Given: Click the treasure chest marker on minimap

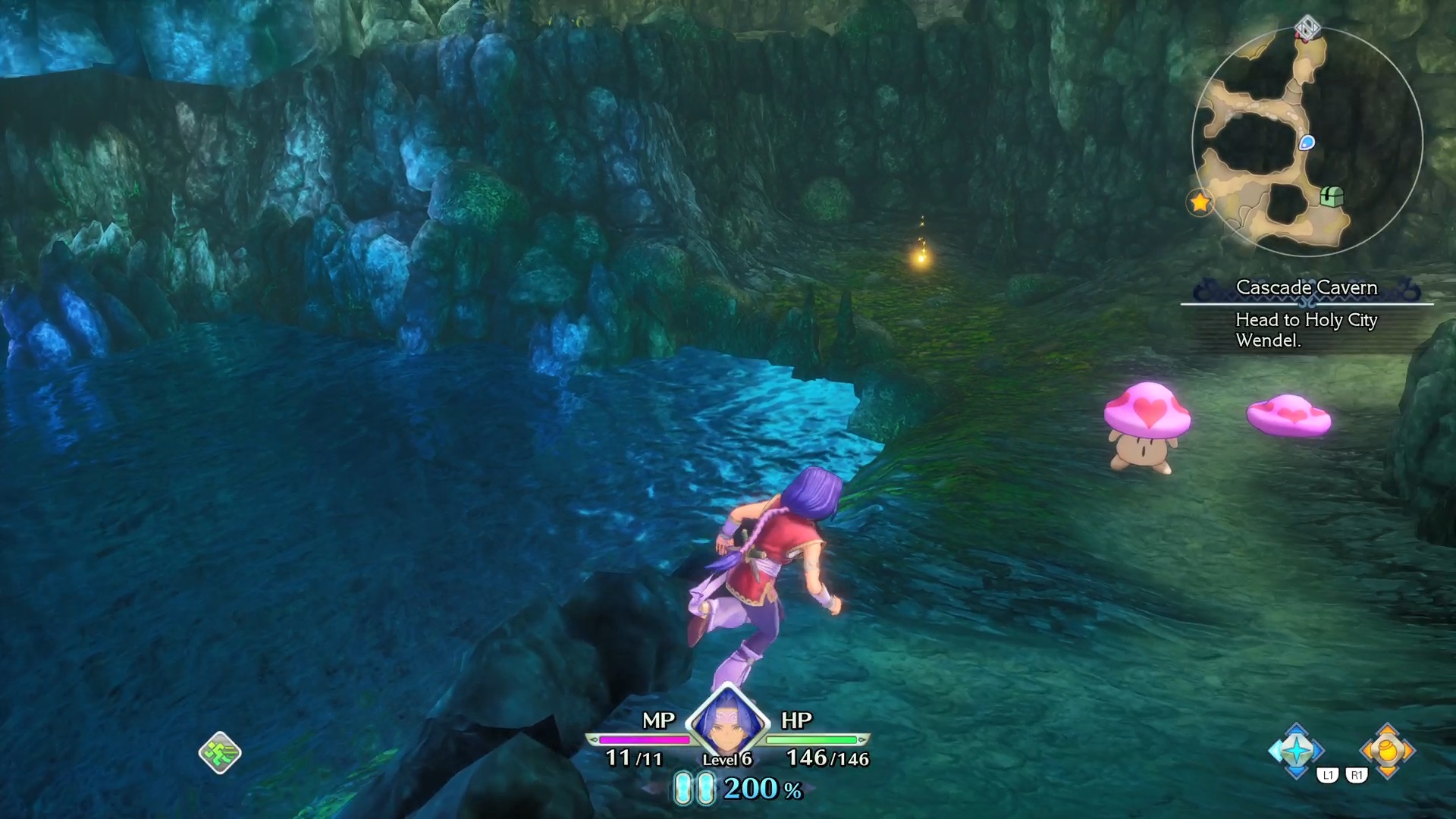Looking at the screenshot, I should pyautogui.click(x=1332, y=196).
